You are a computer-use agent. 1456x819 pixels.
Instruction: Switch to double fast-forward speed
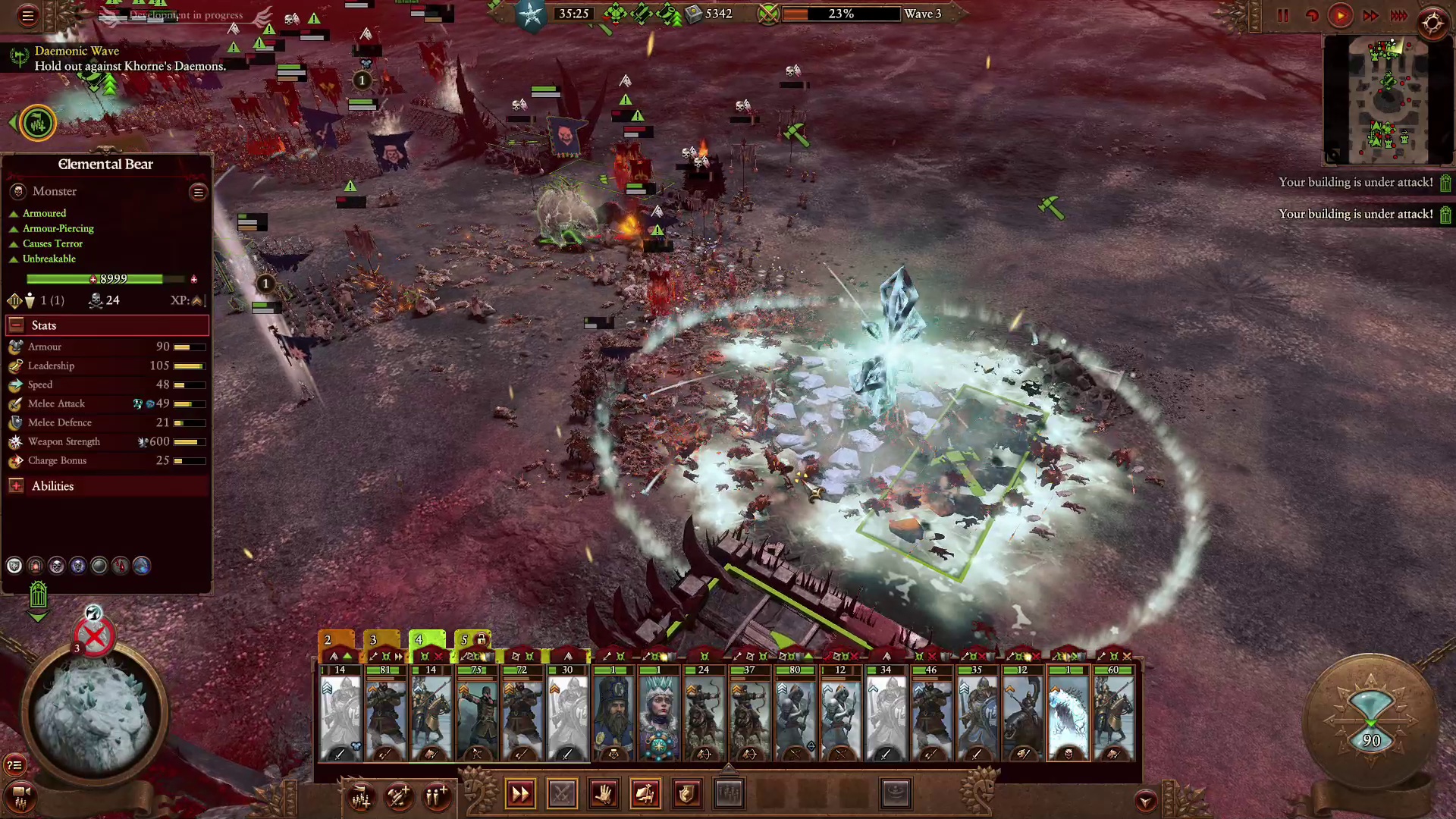1370,16
